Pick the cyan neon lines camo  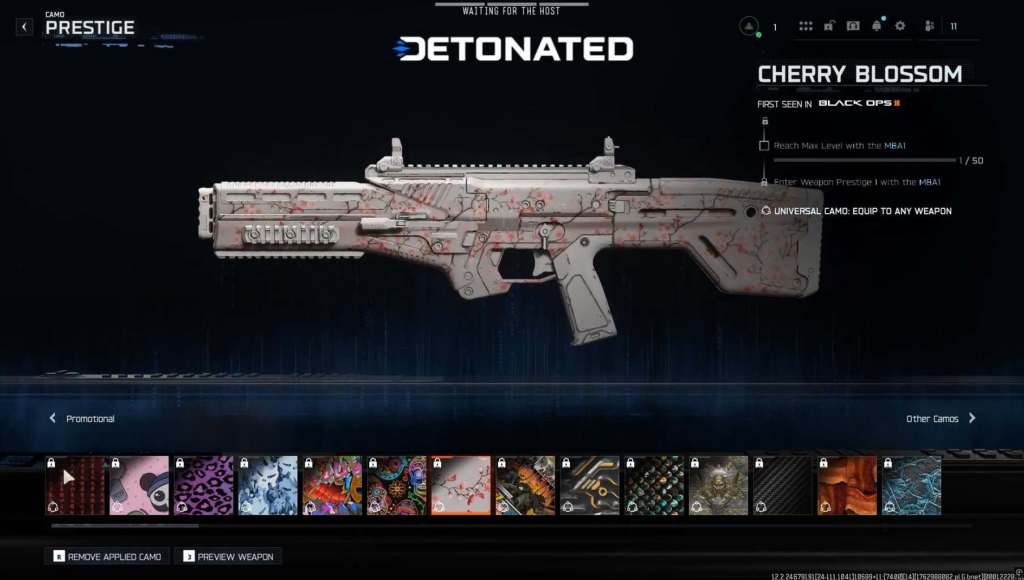[x=911, y=486]
